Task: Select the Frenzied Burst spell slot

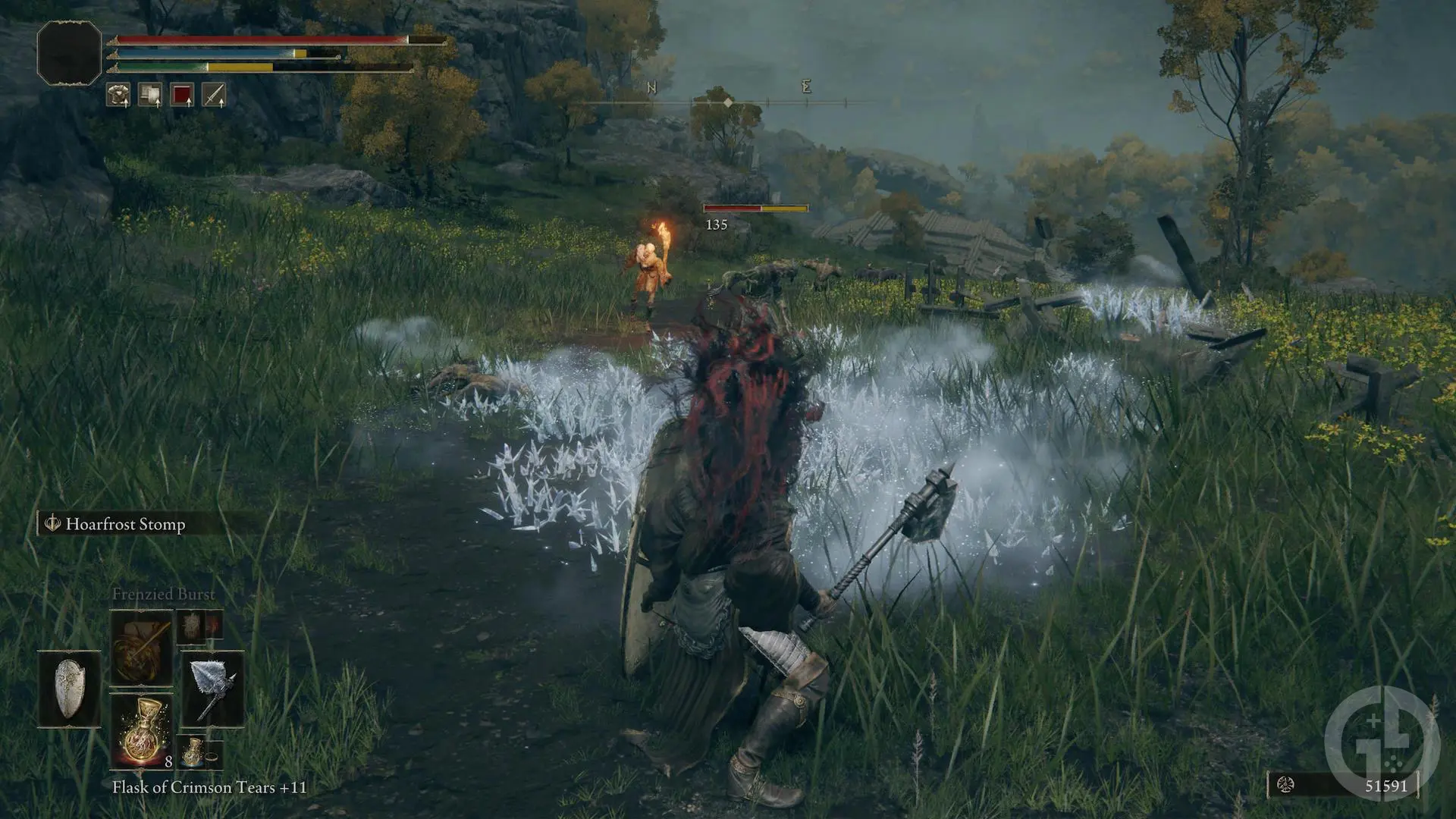Action: coord(142,648)
